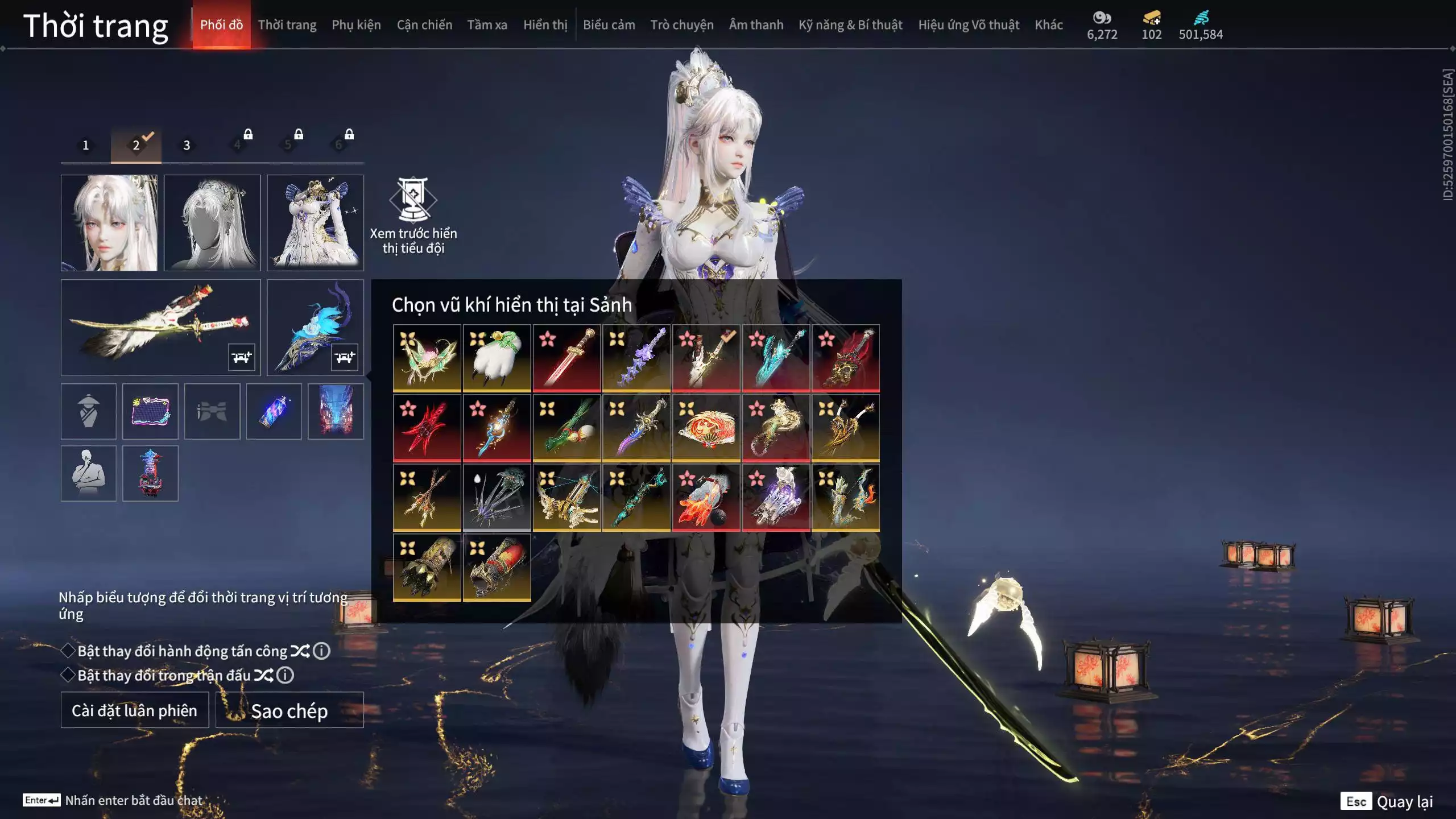The width and height of the screenshot is (1456, 819).
Task: Open the Cài đặt luân phiên settings
Action: point(135,710)
